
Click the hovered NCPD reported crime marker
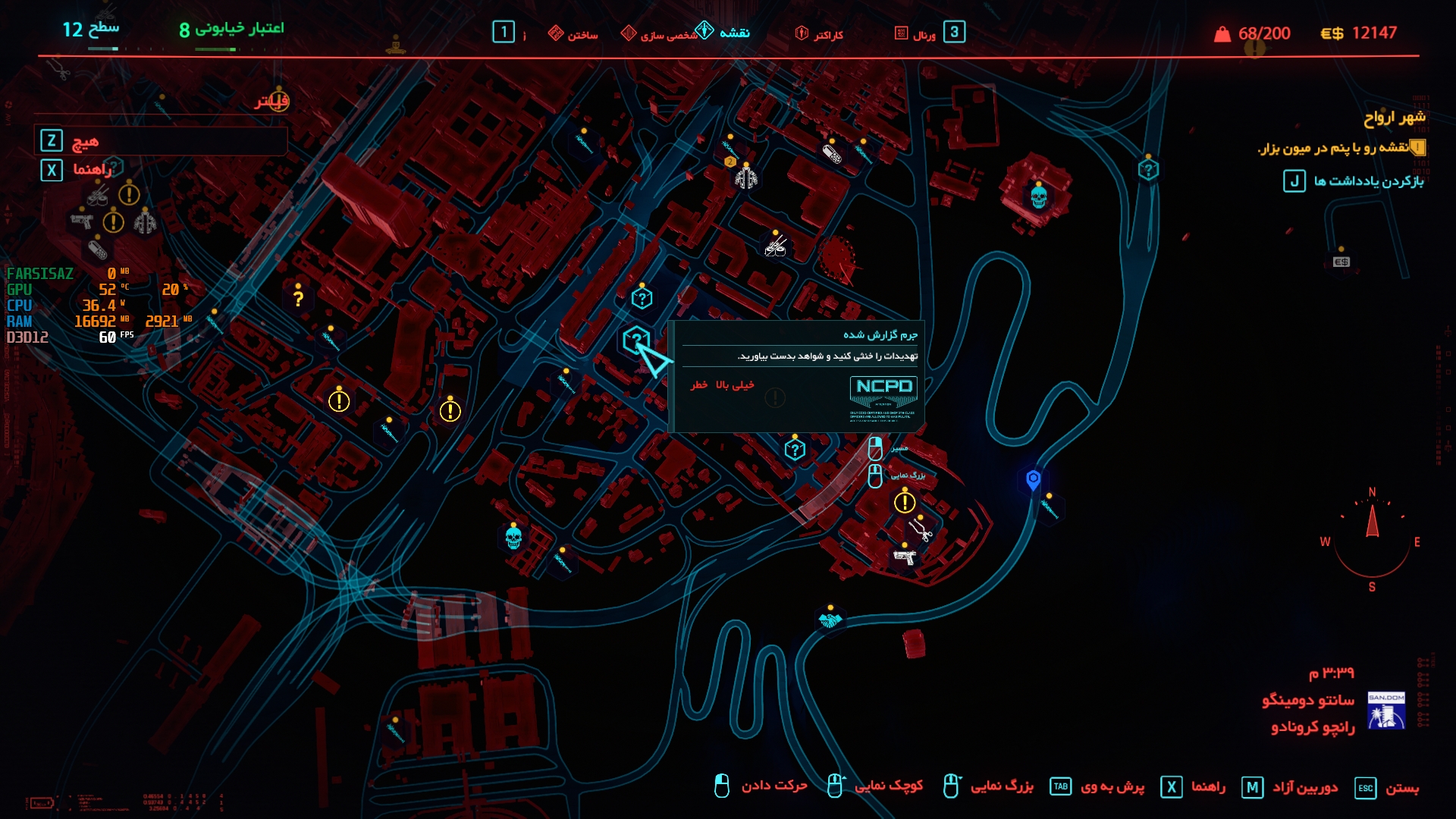(636, 340)
